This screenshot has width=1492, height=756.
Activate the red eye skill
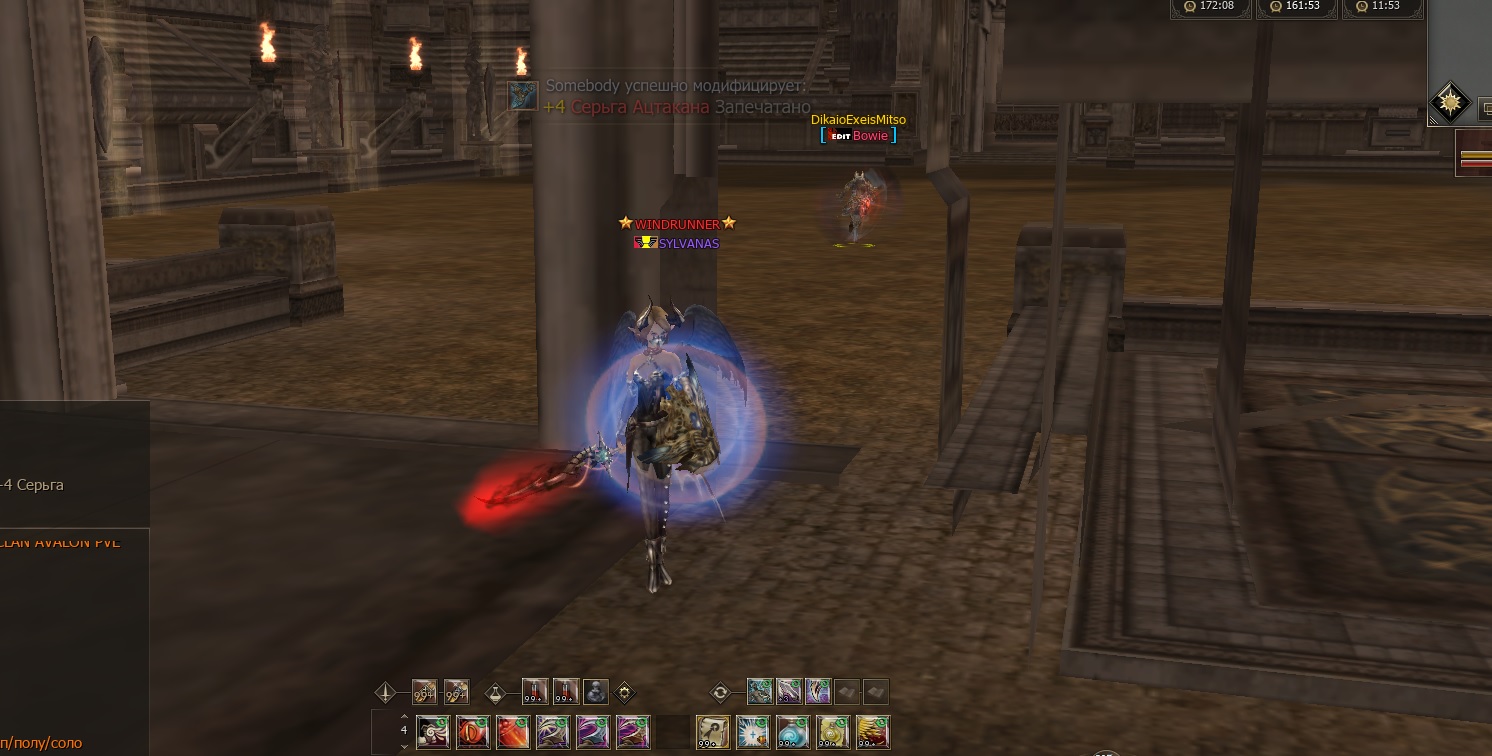click(473, 732)
